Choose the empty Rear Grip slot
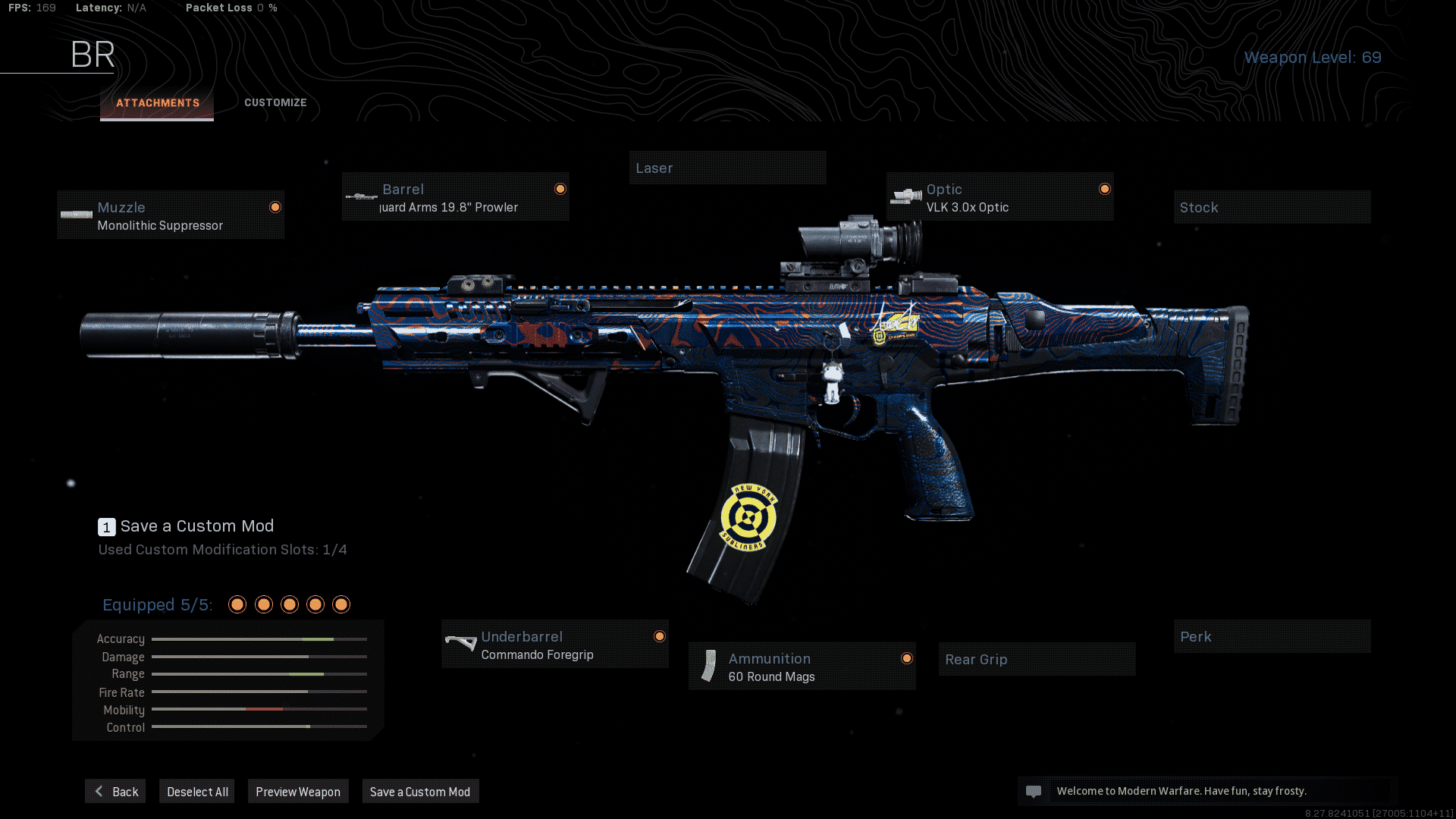Image resolution: width=1456 pixels, height=819 pixels. [x=1036, y=660]
